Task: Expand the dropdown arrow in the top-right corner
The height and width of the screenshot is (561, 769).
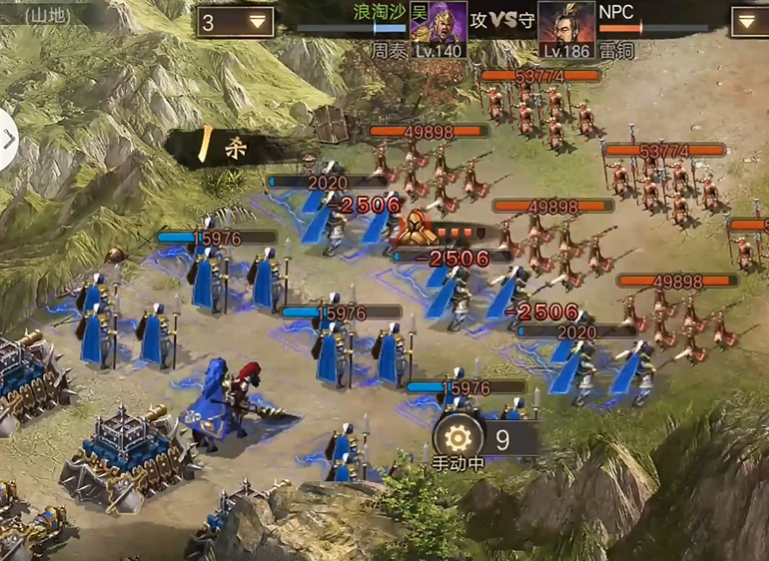Action: tap(749, 21)
